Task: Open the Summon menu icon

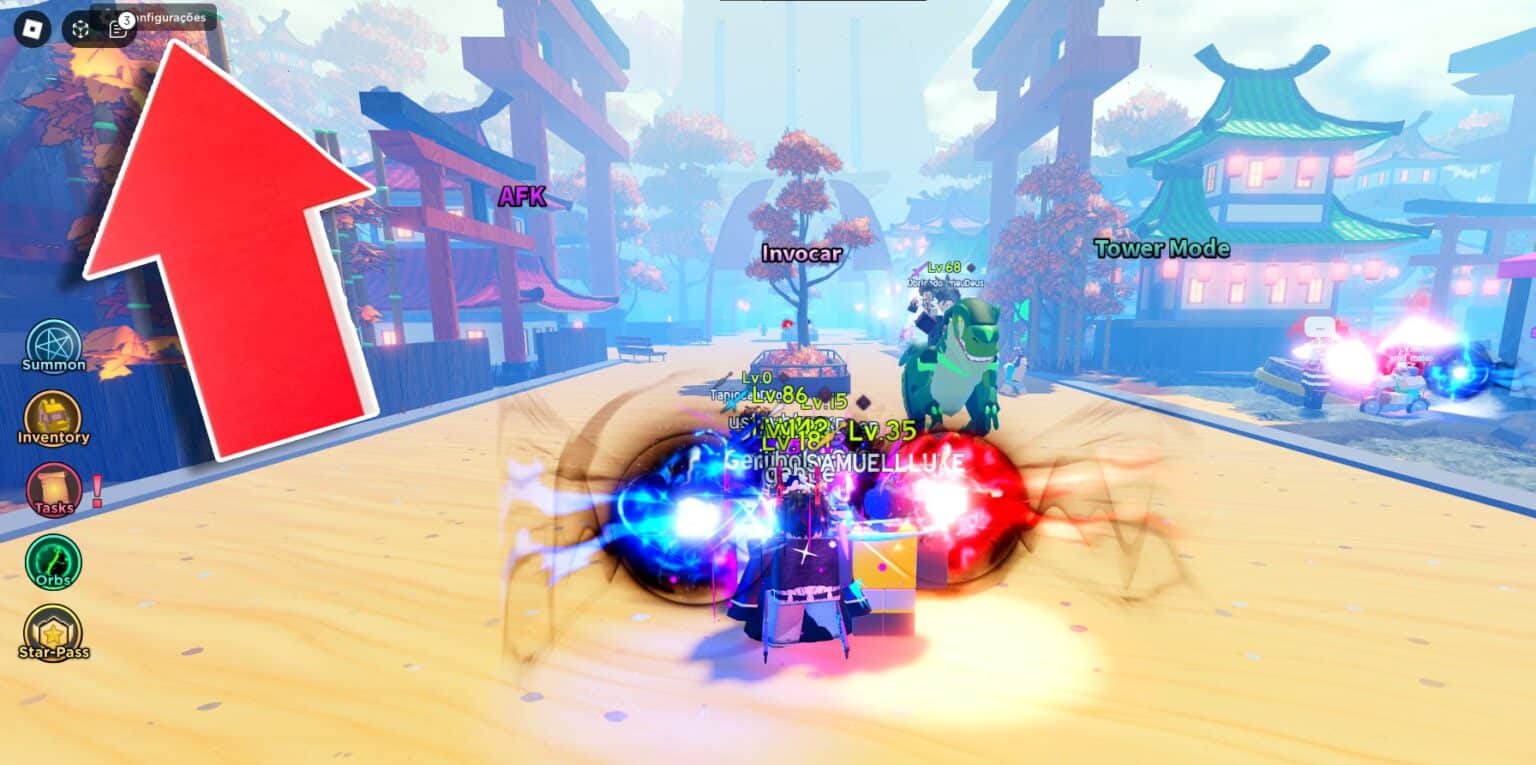Action: click(x=54, y=345)
